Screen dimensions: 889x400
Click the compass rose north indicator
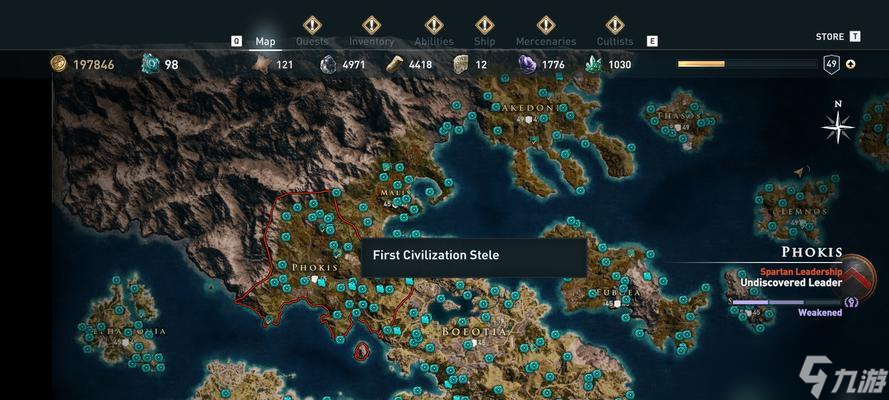[838, 124]
